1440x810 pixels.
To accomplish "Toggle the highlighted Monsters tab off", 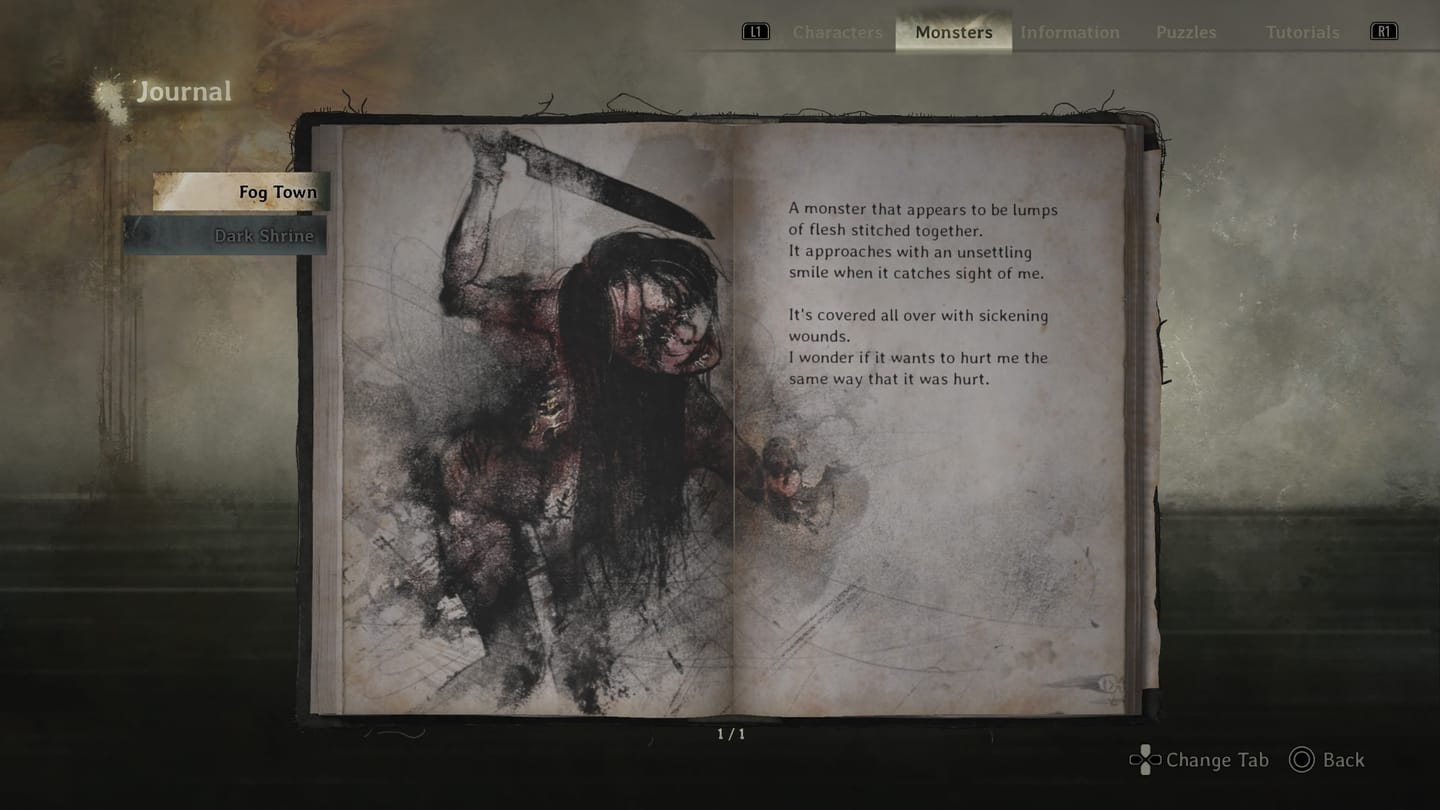I will 952,32.
